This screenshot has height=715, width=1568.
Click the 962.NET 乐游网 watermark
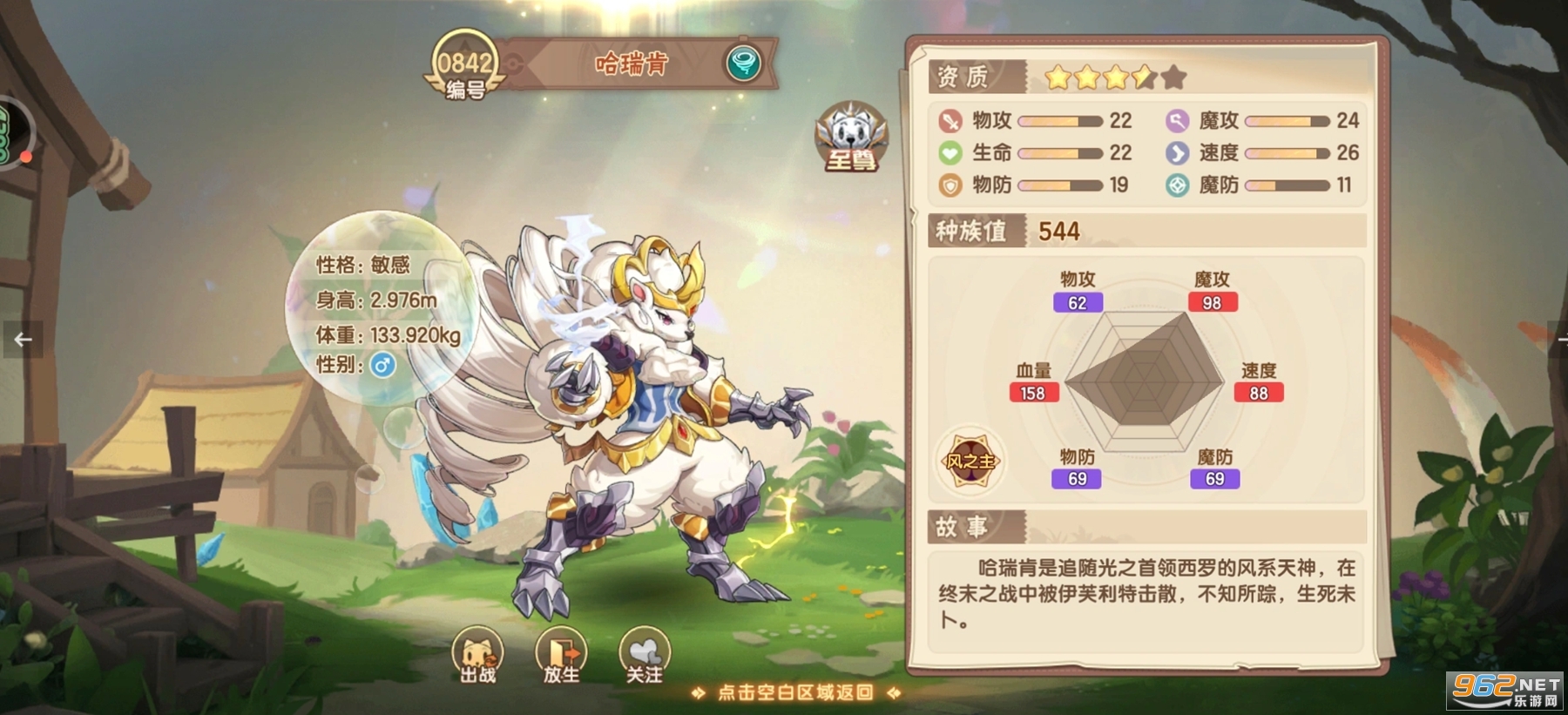point(1507,692)
